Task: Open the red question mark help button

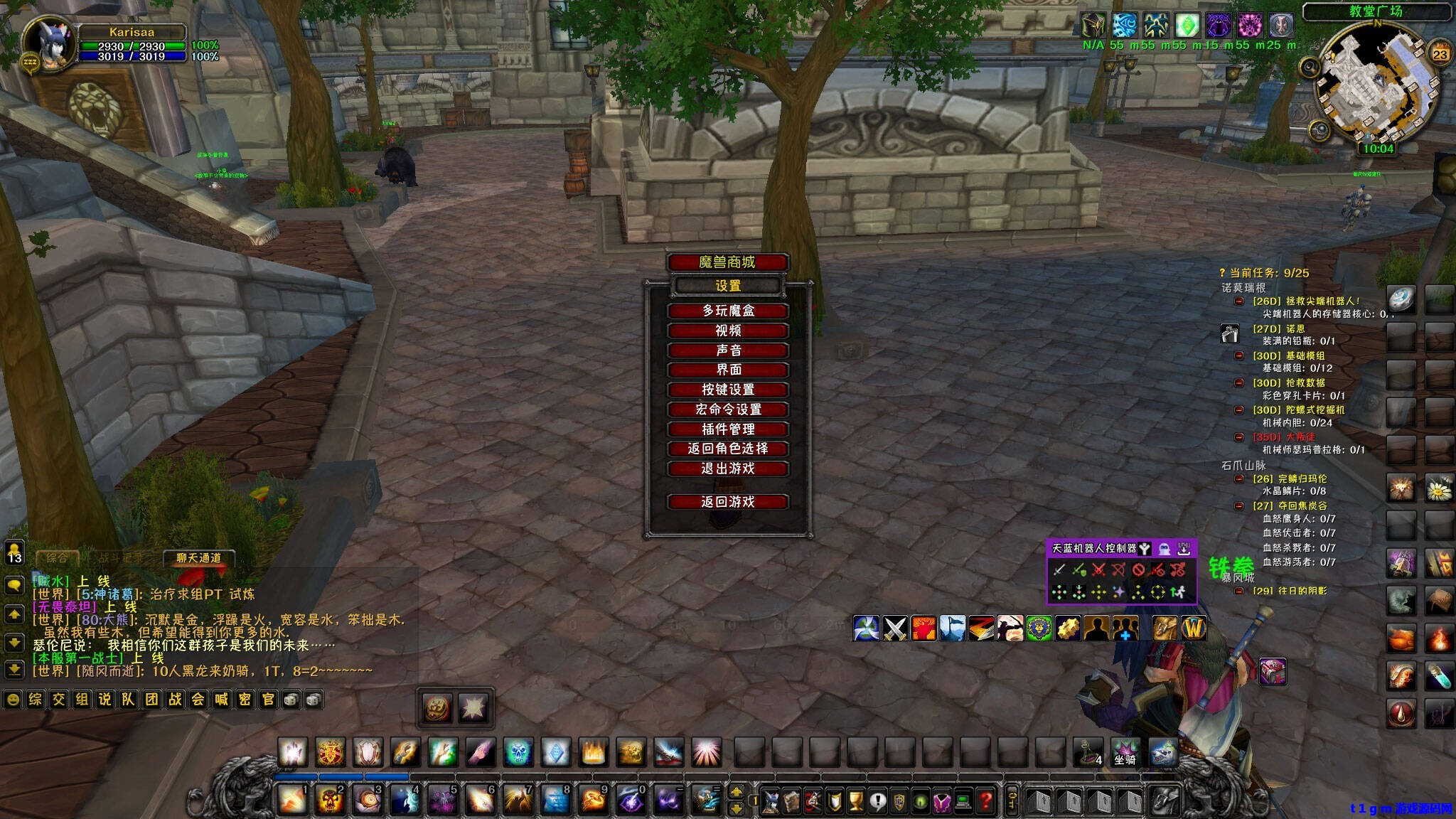Action: [985, 802]
